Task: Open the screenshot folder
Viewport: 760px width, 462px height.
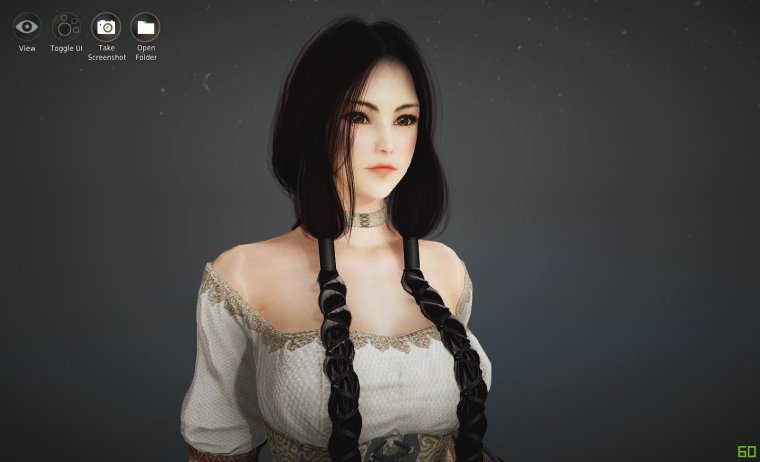Action: (x=146, y=27)
